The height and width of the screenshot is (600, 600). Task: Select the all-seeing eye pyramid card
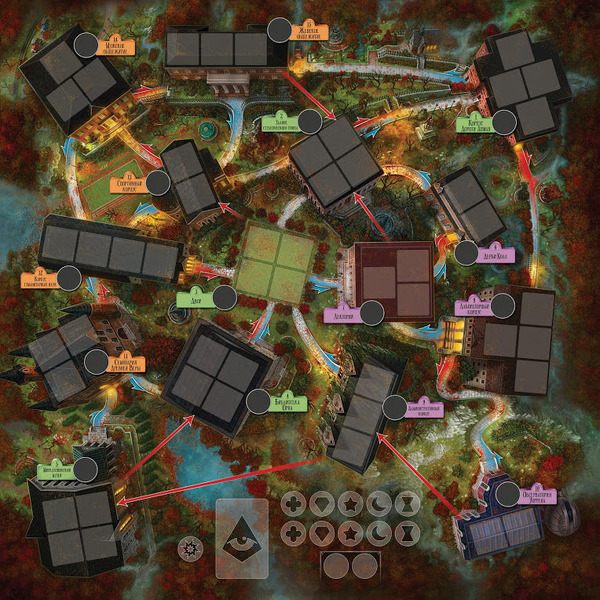(242, 538)
